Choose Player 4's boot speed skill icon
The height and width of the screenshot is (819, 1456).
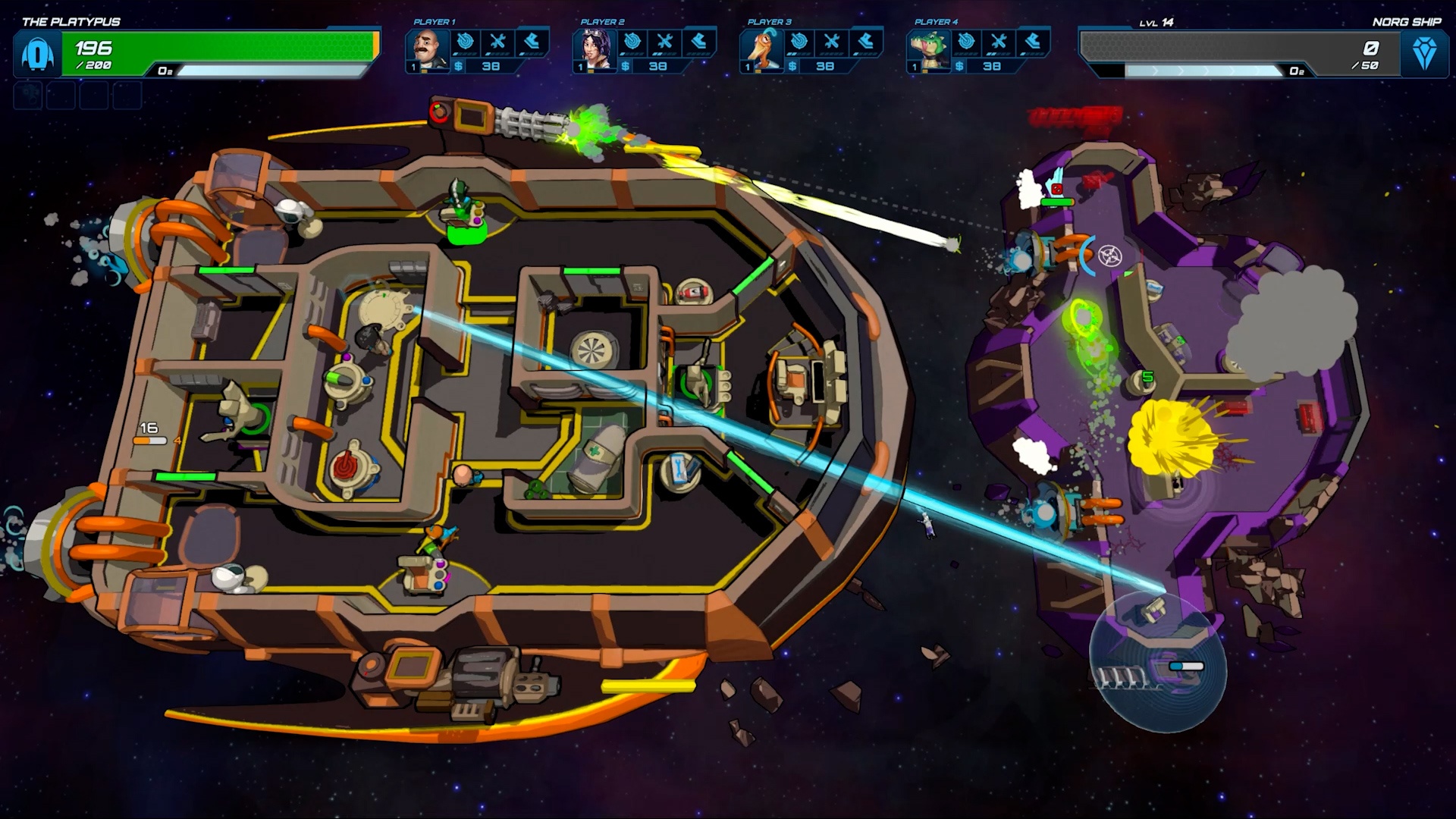(x=1032, y=42)
